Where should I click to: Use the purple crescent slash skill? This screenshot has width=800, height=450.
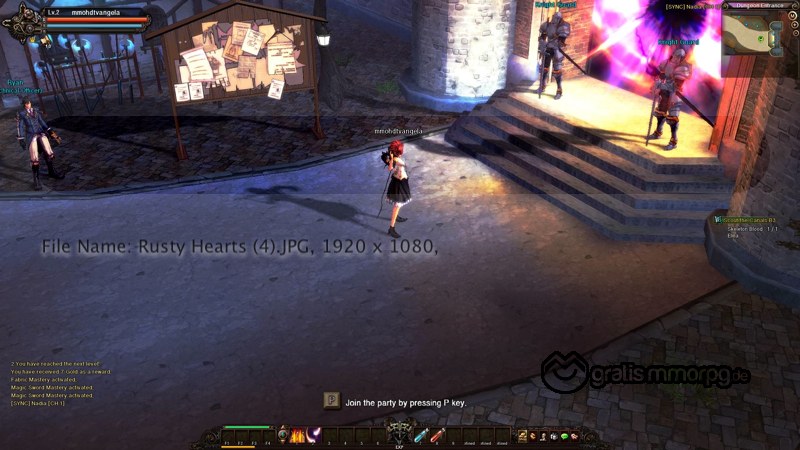tap(312, 435)
